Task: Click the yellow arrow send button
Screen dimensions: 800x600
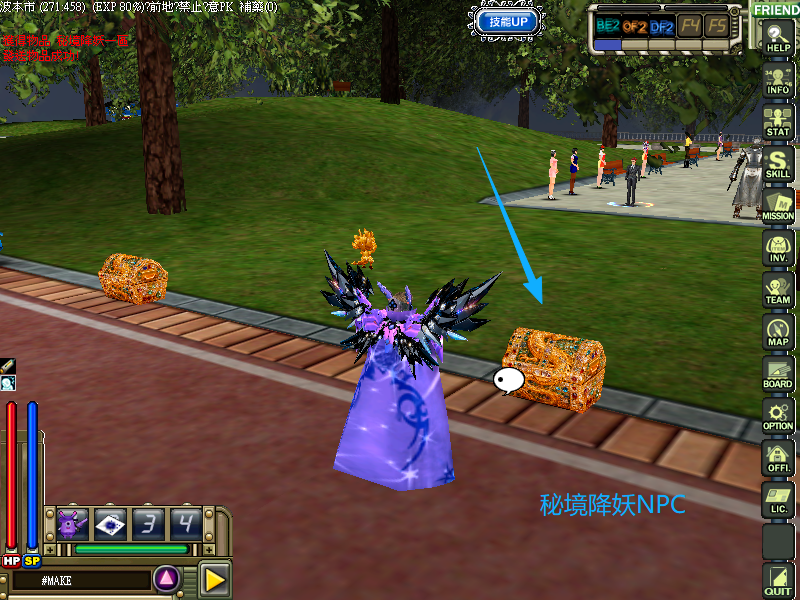Action: point(214,578)
